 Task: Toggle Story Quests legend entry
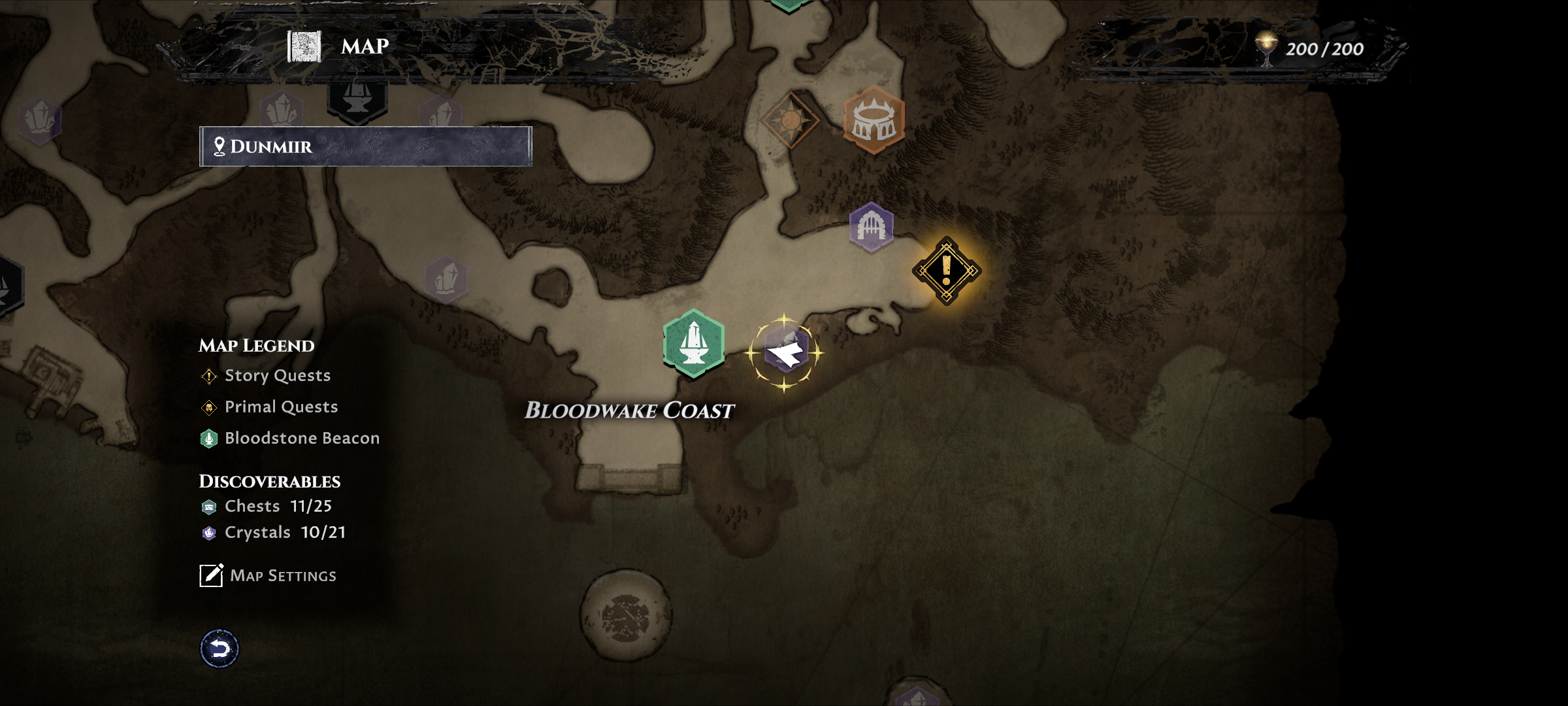(277, 376)
